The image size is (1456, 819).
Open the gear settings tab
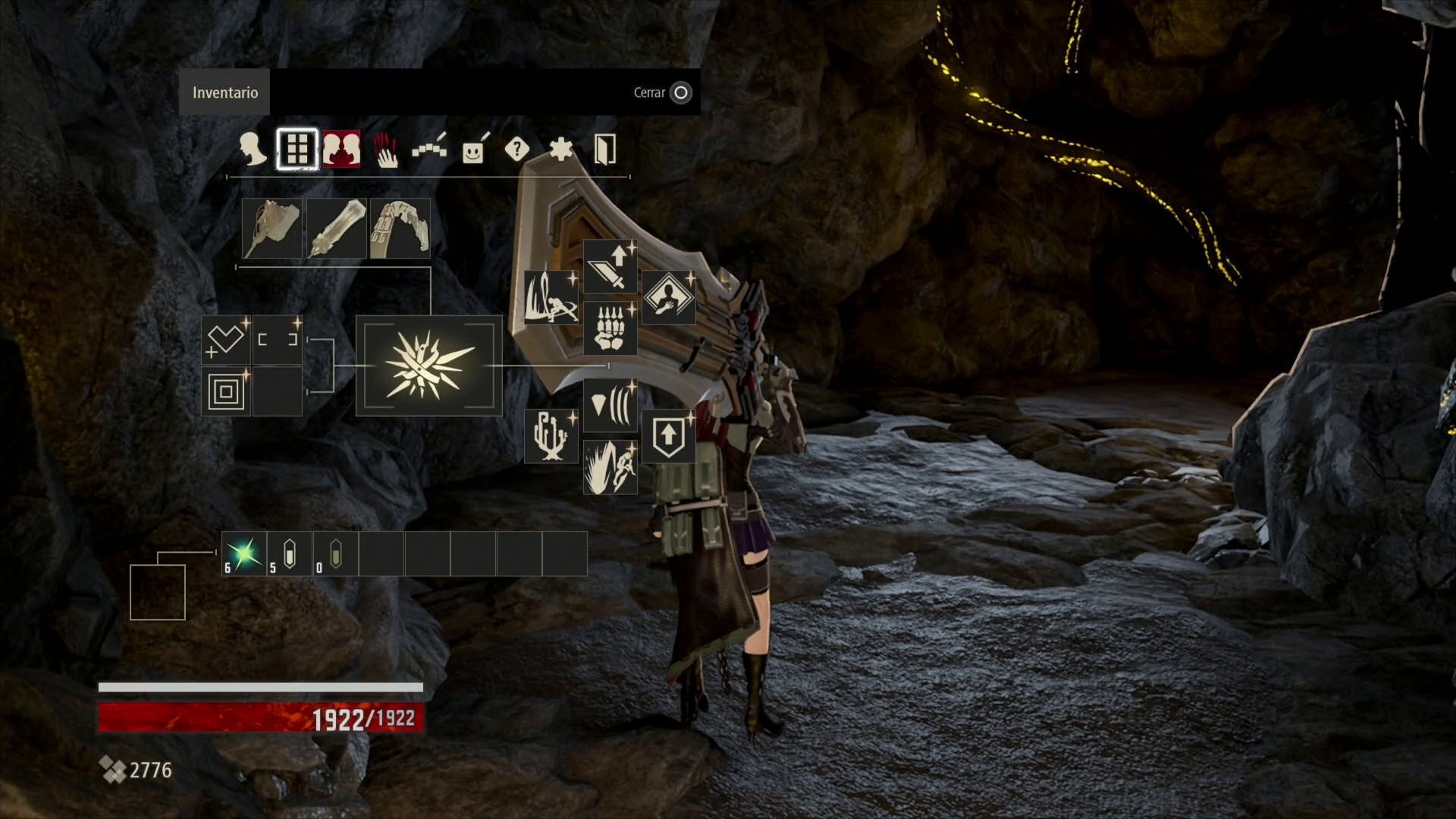coord(560,149)
